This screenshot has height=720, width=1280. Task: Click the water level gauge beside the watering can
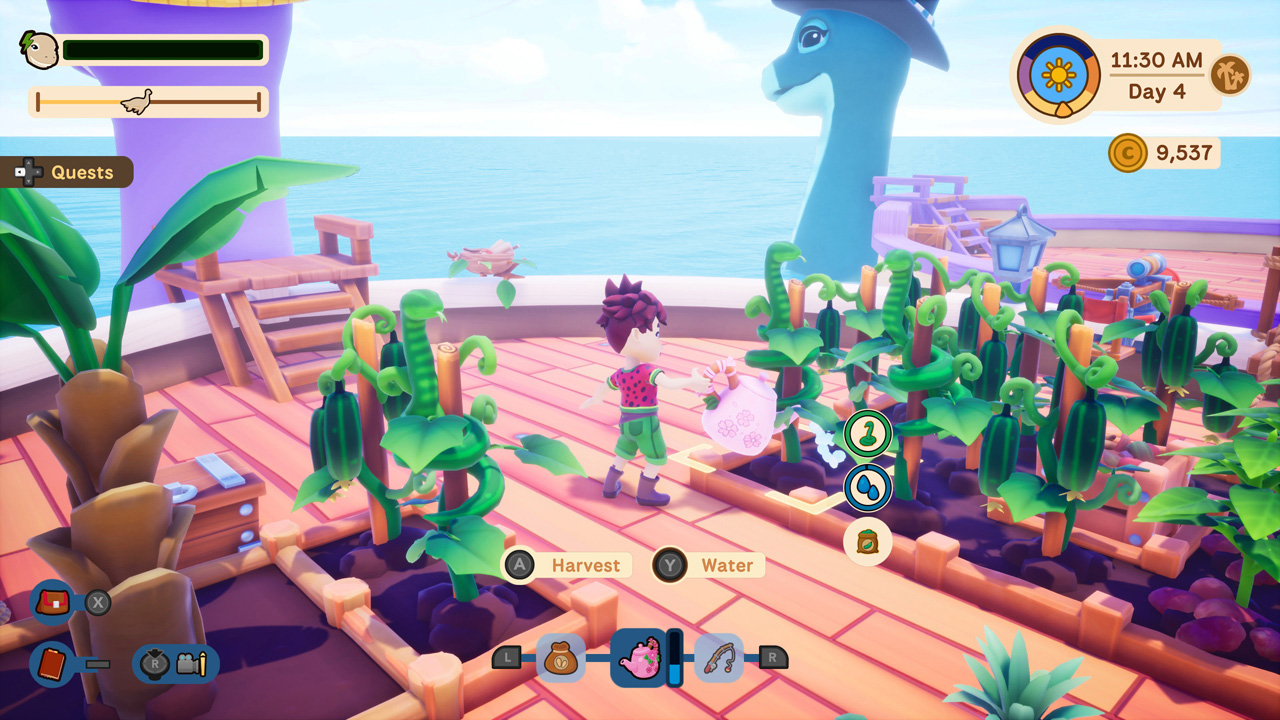677,658
